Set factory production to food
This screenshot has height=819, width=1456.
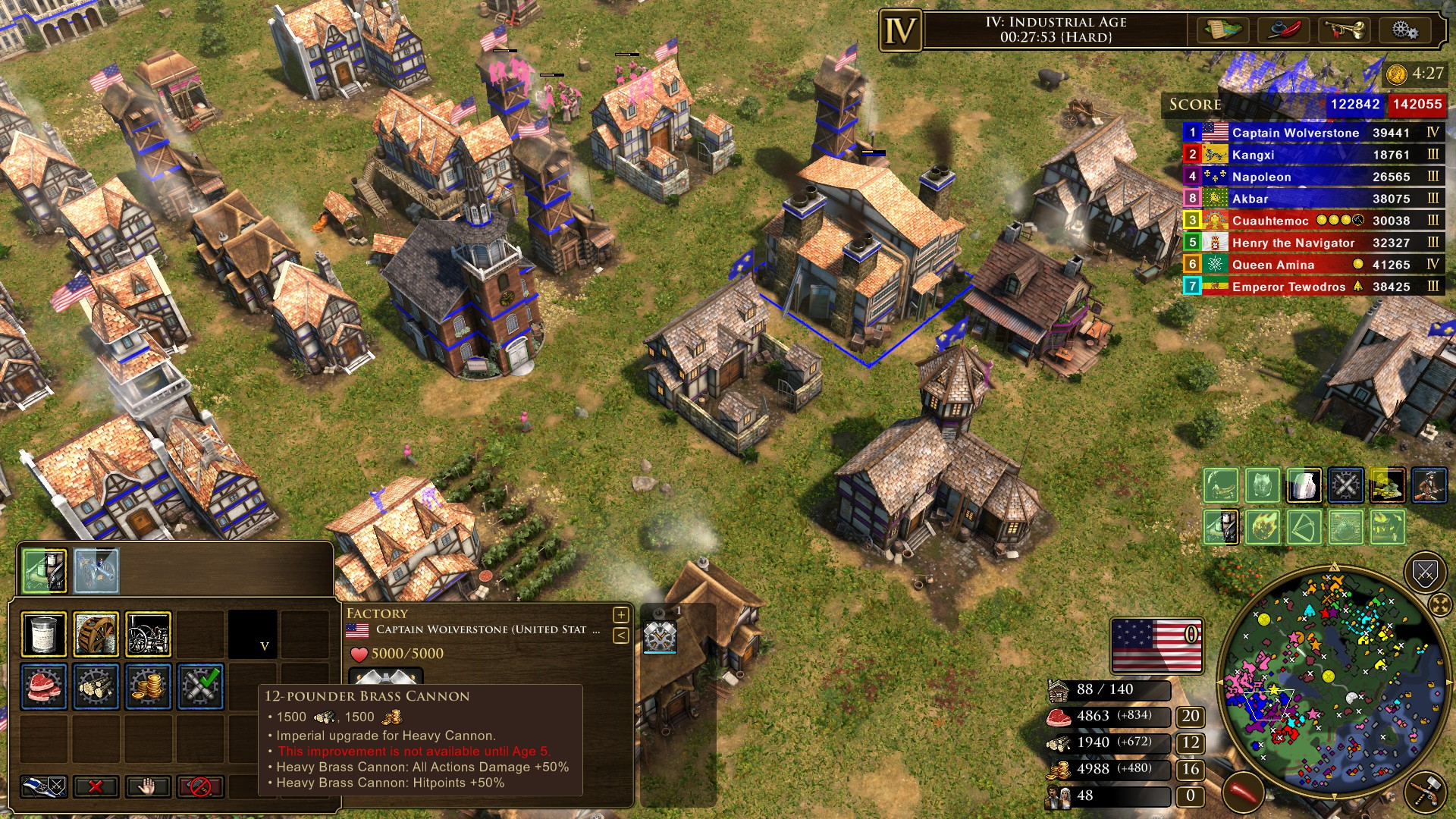[x=43, y=686]
